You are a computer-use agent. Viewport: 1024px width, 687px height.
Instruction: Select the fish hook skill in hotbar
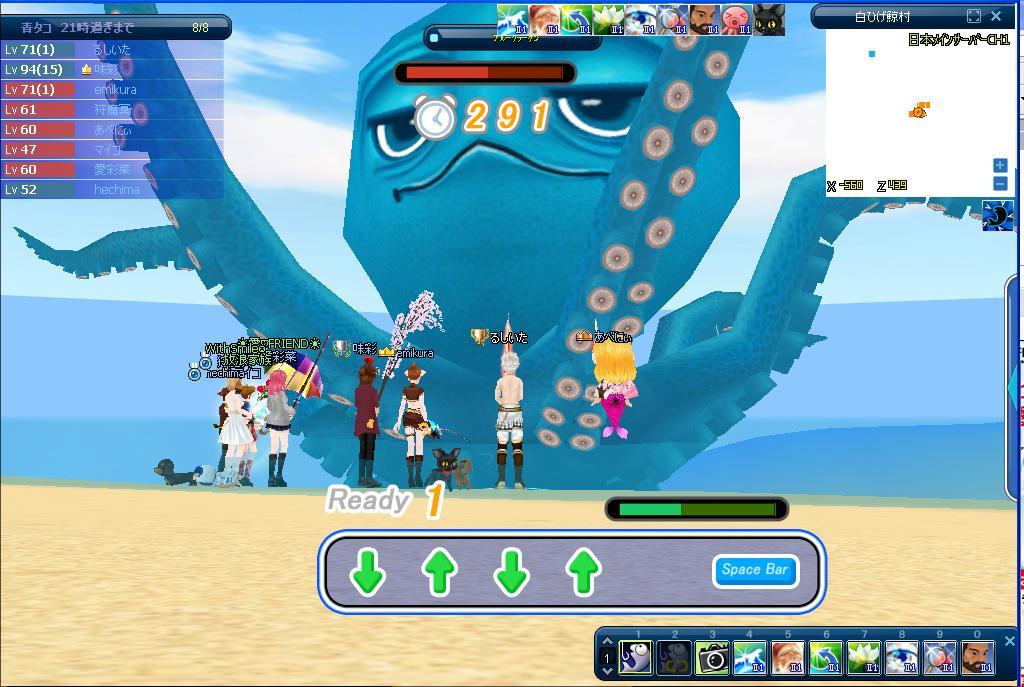tap(636, 658)
